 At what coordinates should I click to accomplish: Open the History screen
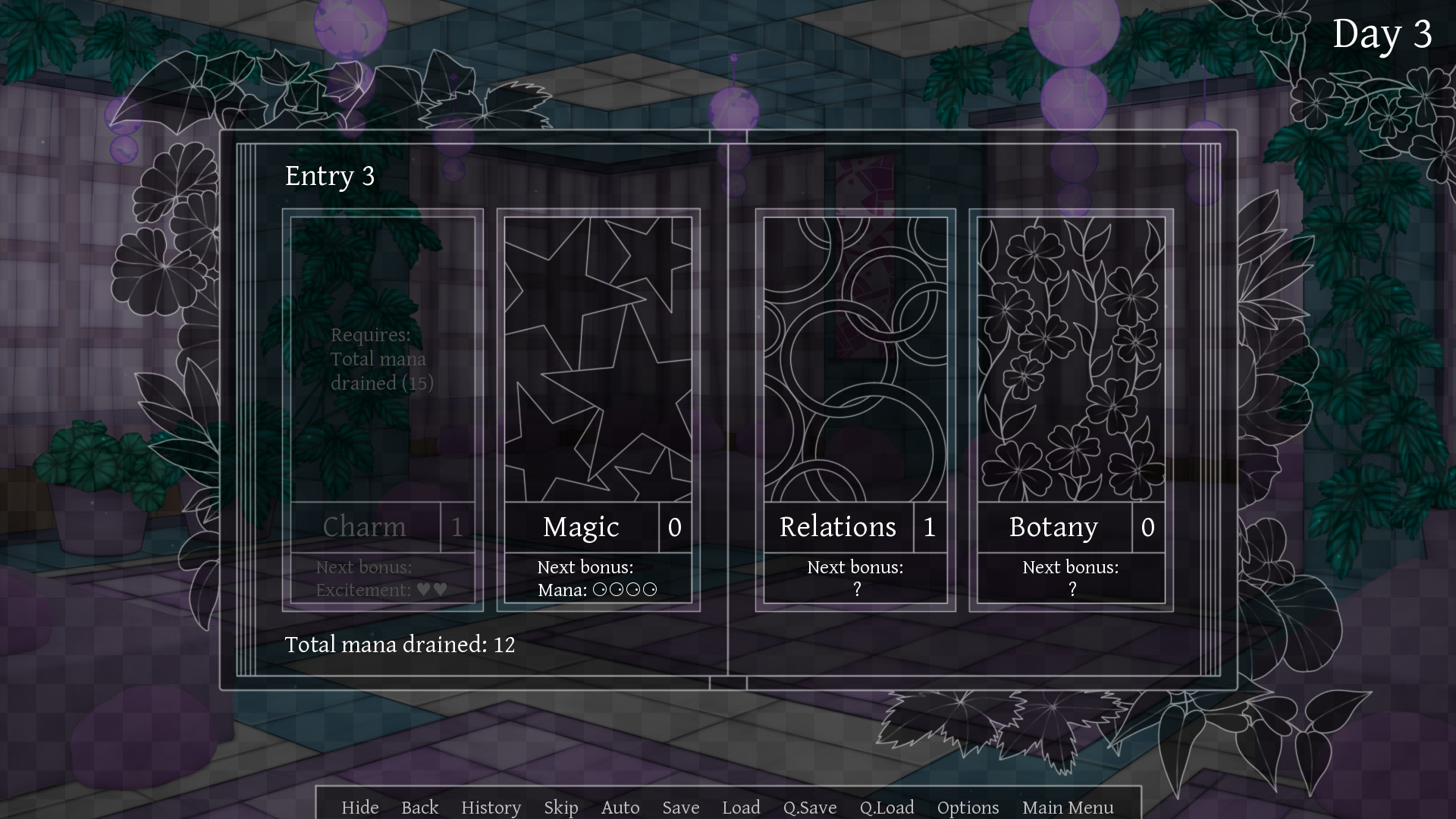[x=491, y=807]
